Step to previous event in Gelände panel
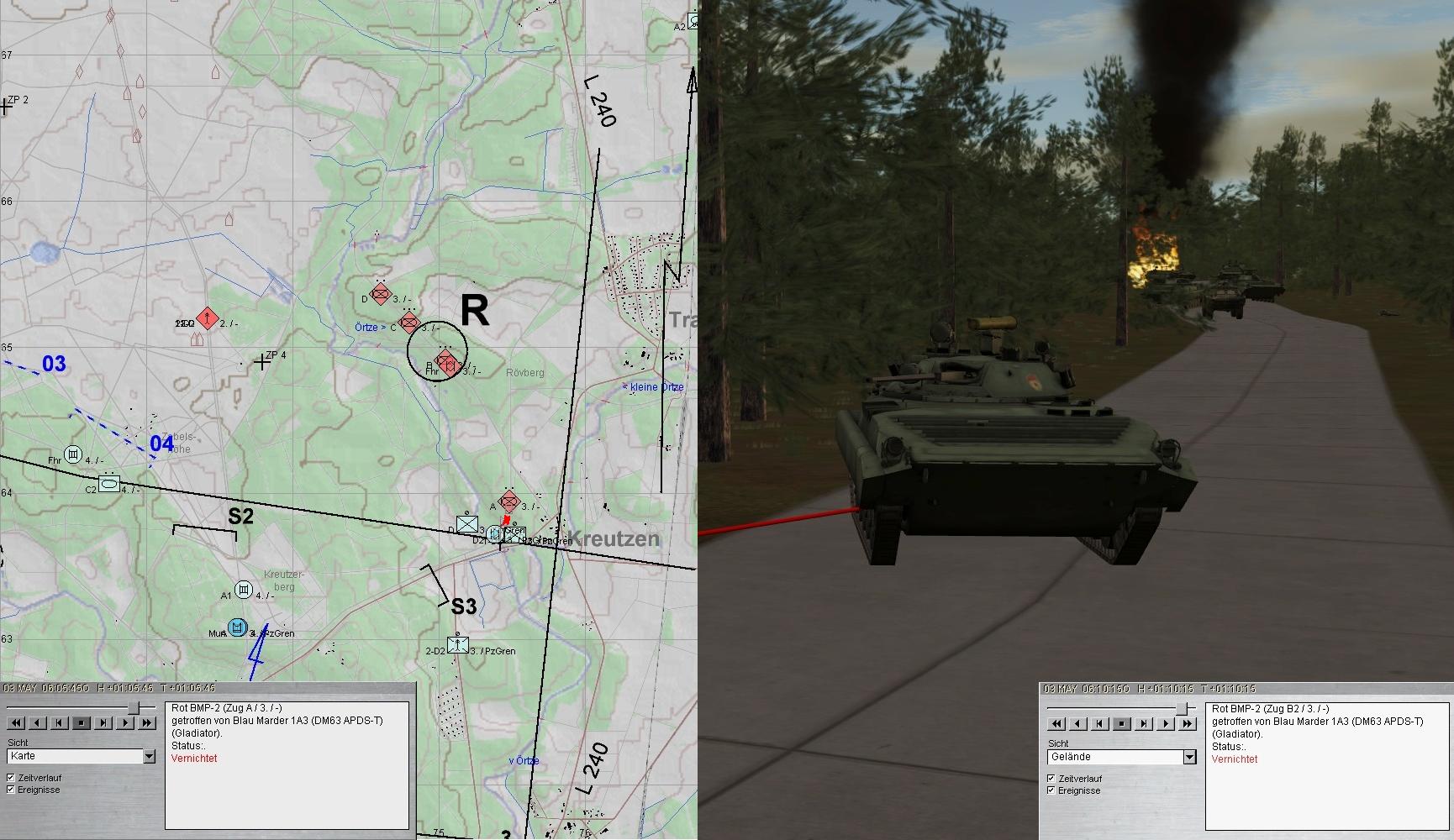This screenshot has height=840, width=1454. 1100,723
